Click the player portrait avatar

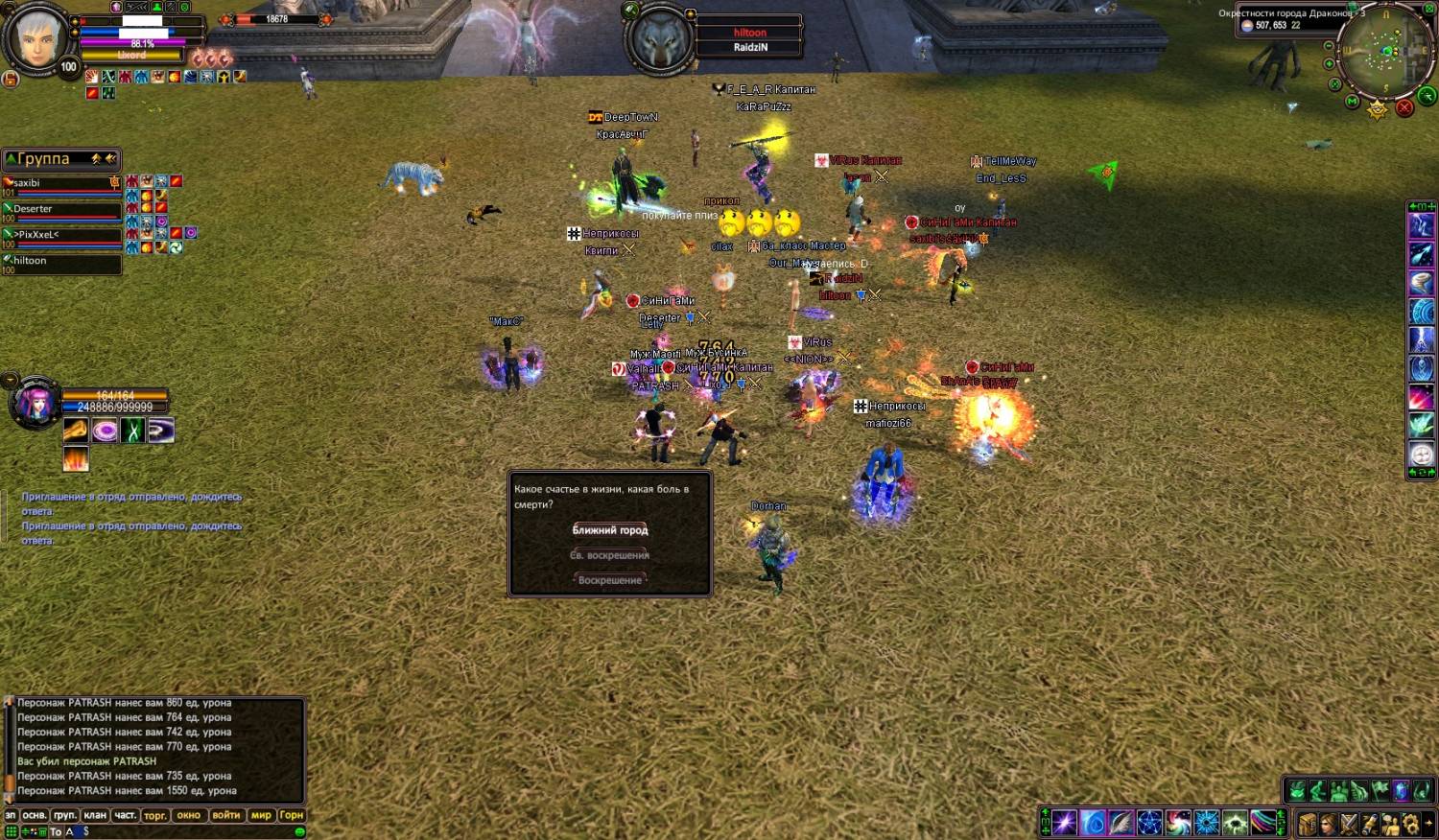coord(38,40)
